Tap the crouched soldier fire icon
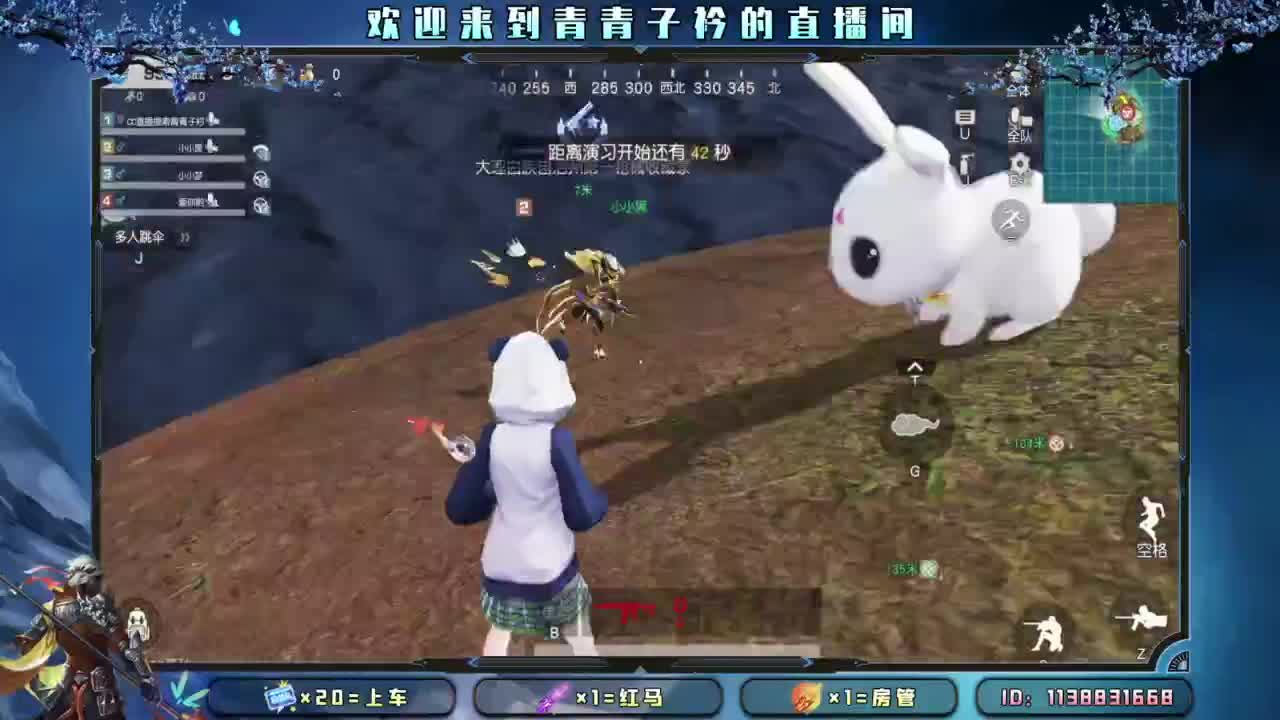The width and height of the screenshot is (1280, 720). 1047,630
